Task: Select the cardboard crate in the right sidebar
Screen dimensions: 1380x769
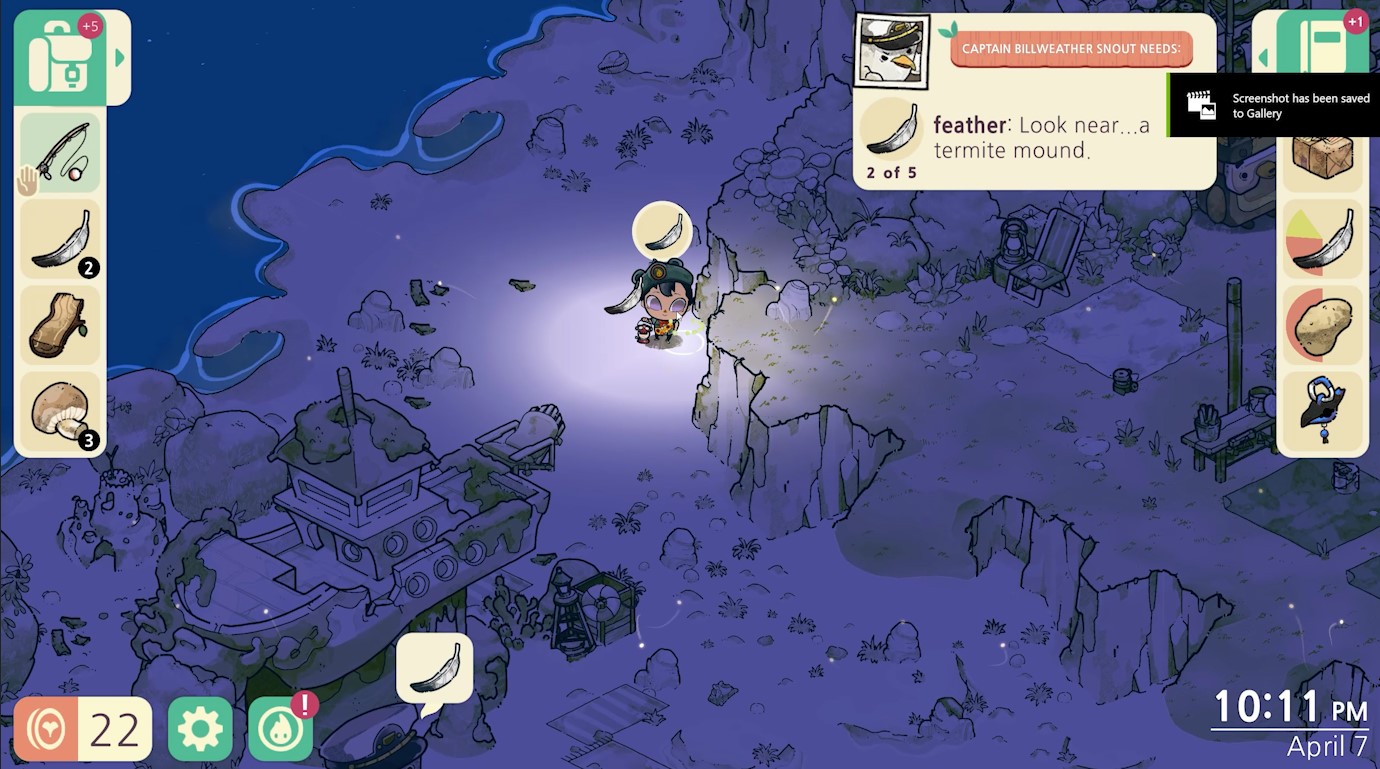Action: coord(1322,157)
